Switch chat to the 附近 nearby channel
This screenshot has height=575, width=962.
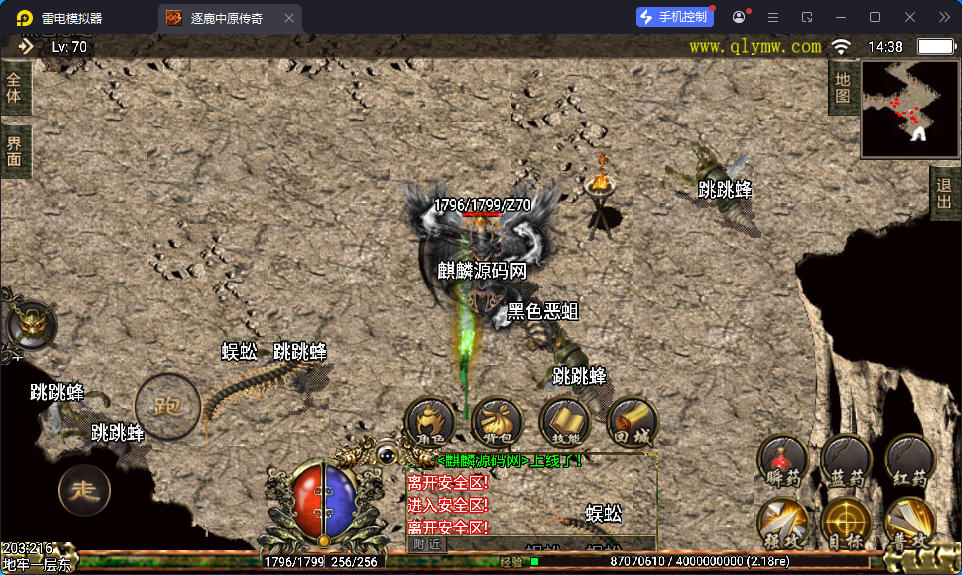[x=427, y=544]
